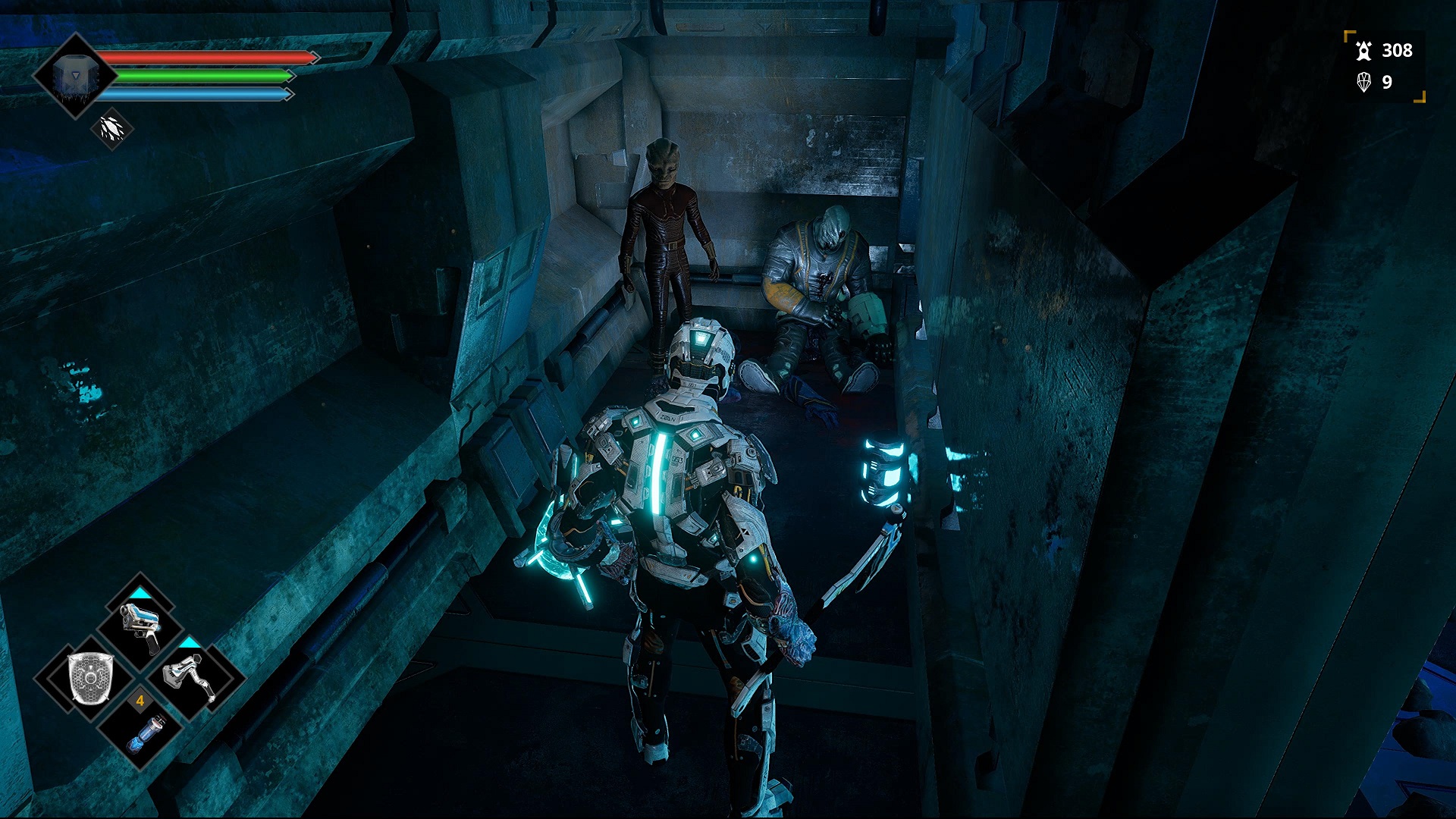Select the pistol ranged weapon slot
Screen dimensions: 1456x819
coord(140,627)
